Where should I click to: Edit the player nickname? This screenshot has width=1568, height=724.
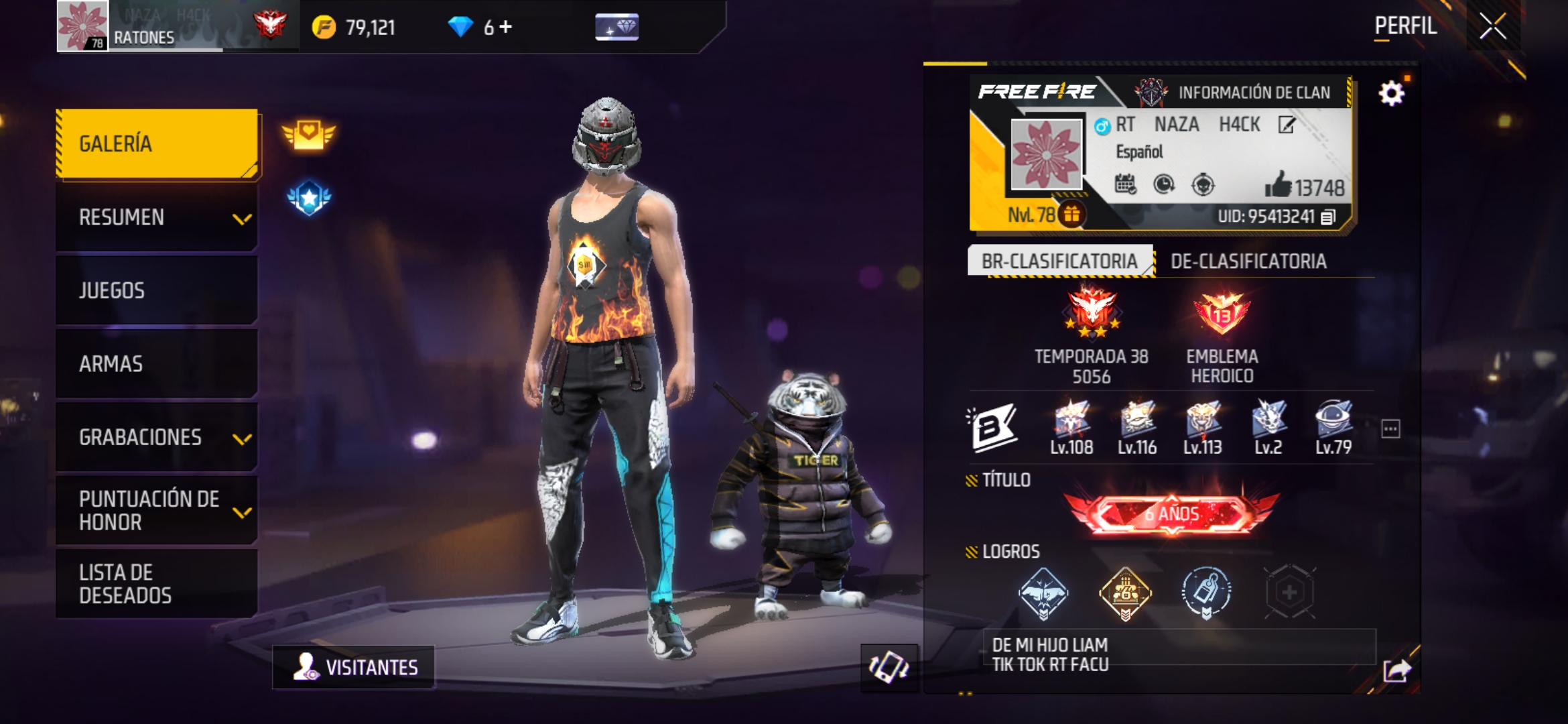(1287, 125)
